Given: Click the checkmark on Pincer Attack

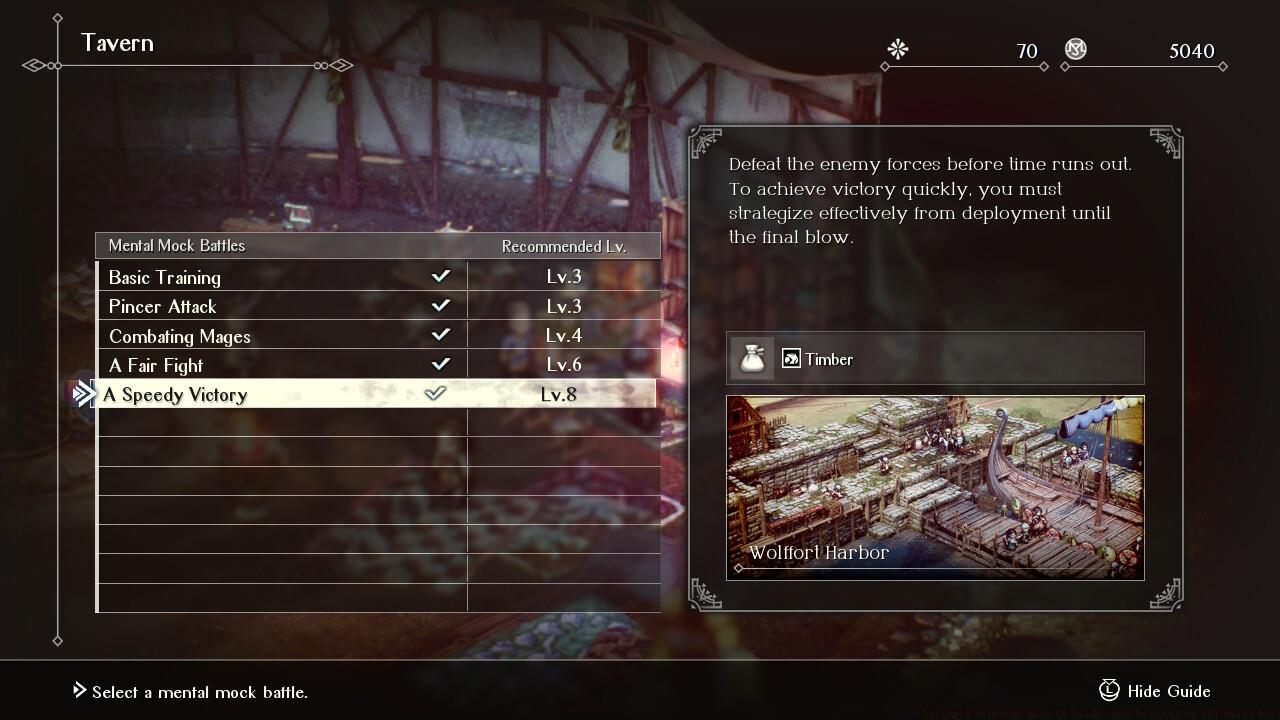Looking at the screenshot, I should (440, 306).
